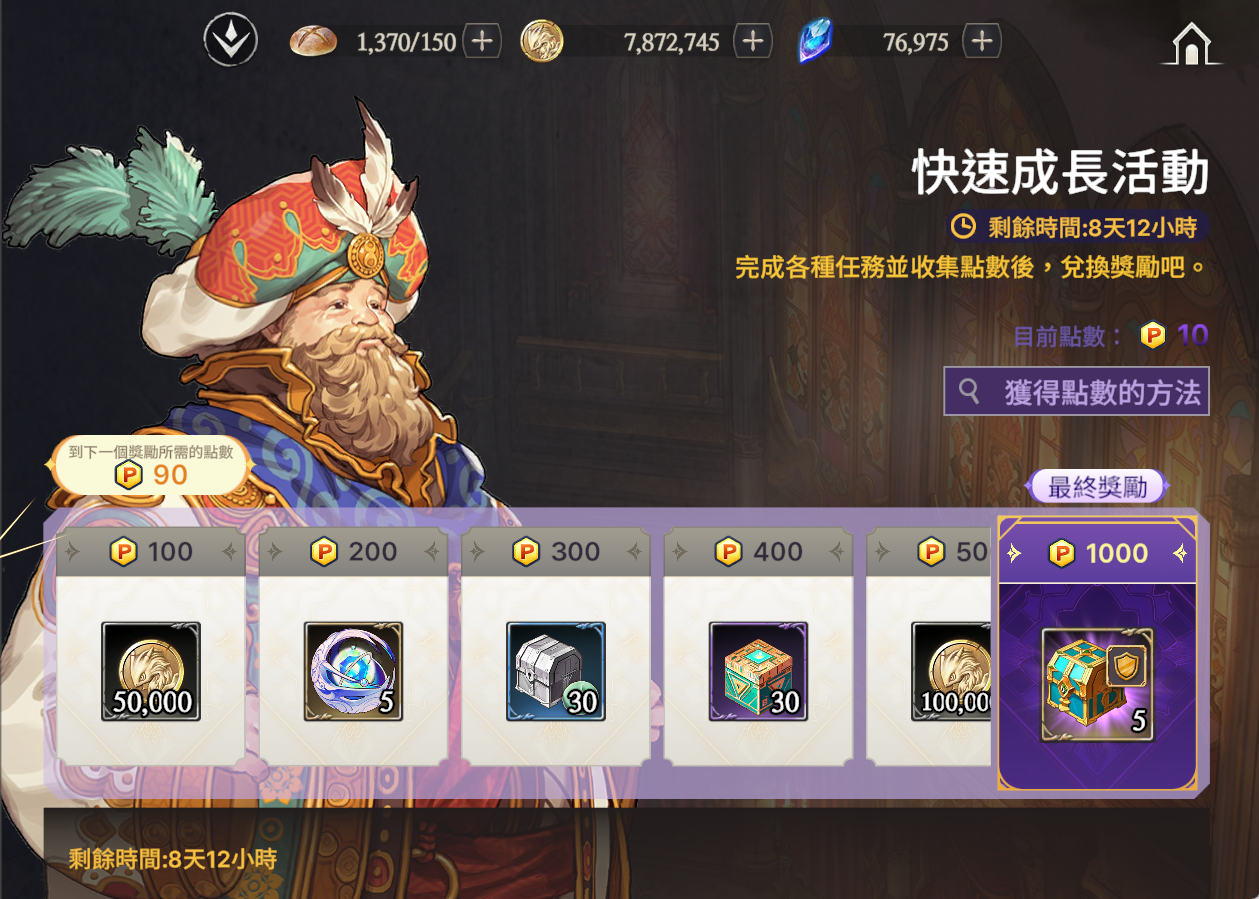Add more gold coins

pos(753,41)
